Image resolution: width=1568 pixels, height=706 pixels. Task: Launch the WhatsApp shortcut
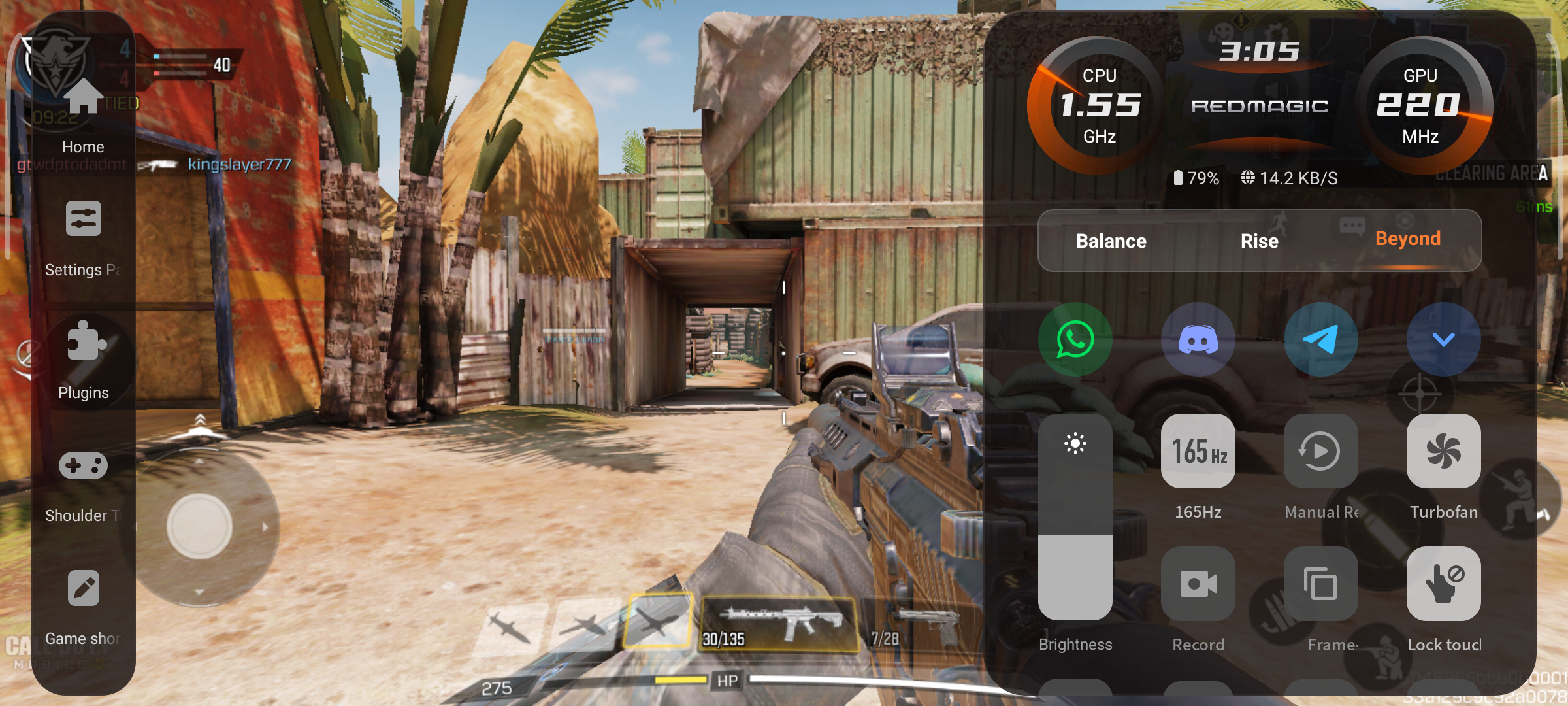(1075, 339)
